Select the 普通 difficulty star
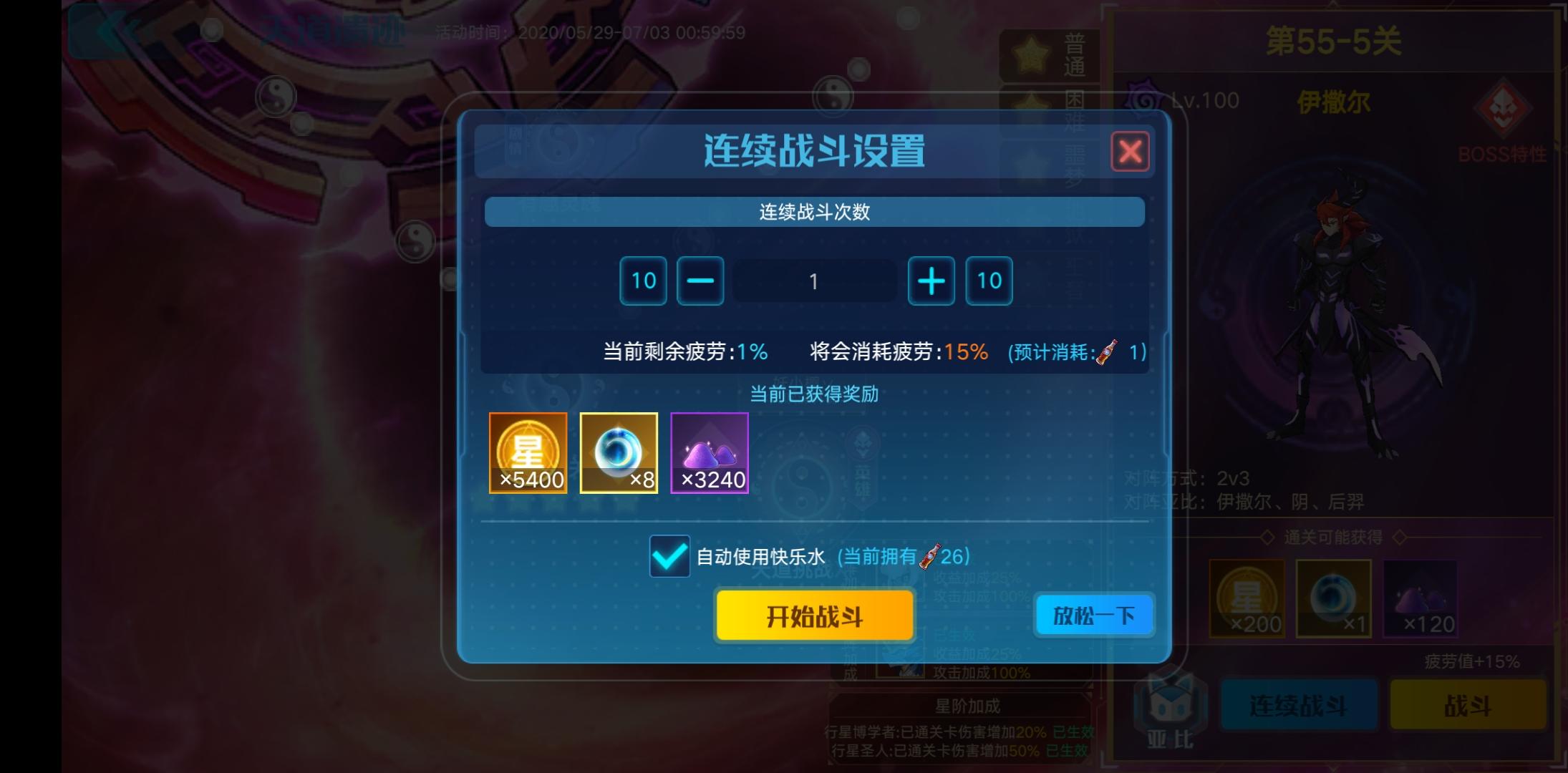This screenshot has width=1568, height=773. coord(1032,54)
